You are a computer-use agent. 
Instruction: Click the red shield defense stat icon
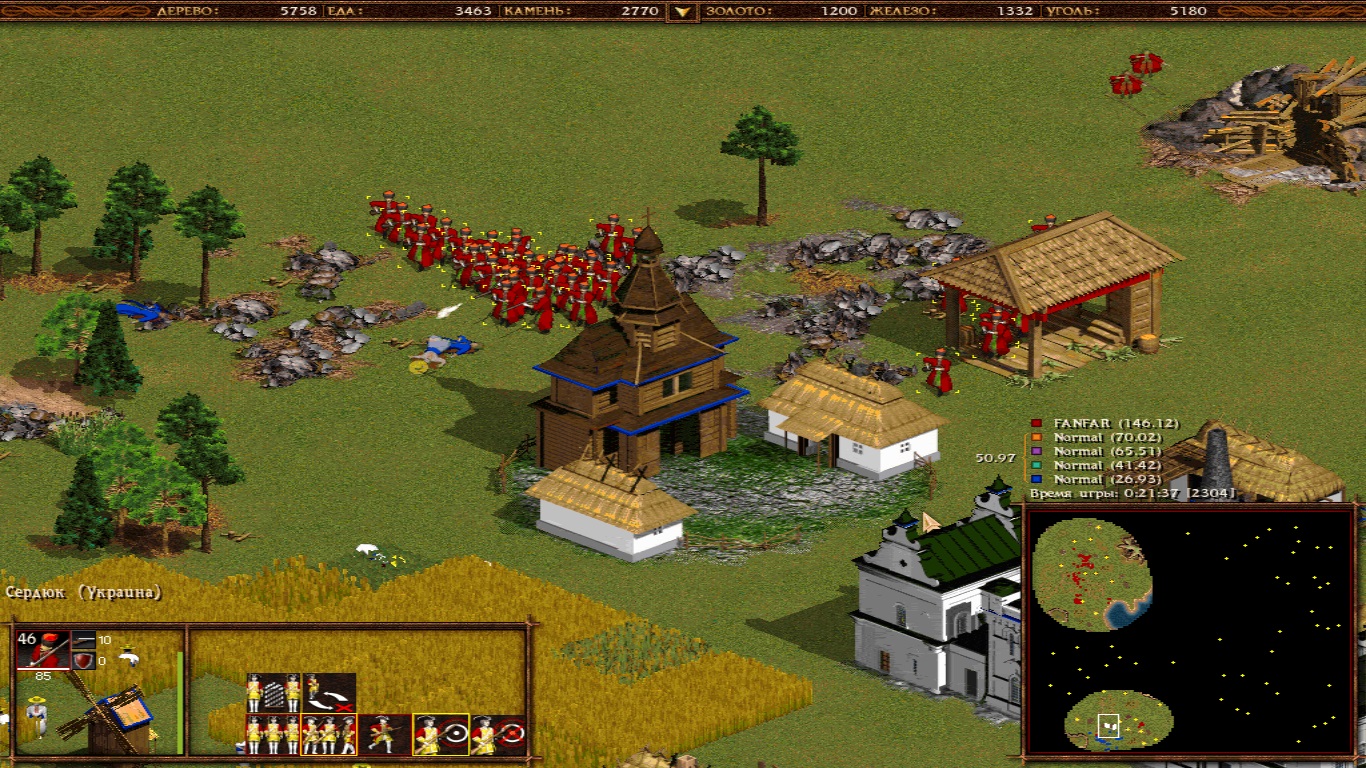click(x=84, y=661)
